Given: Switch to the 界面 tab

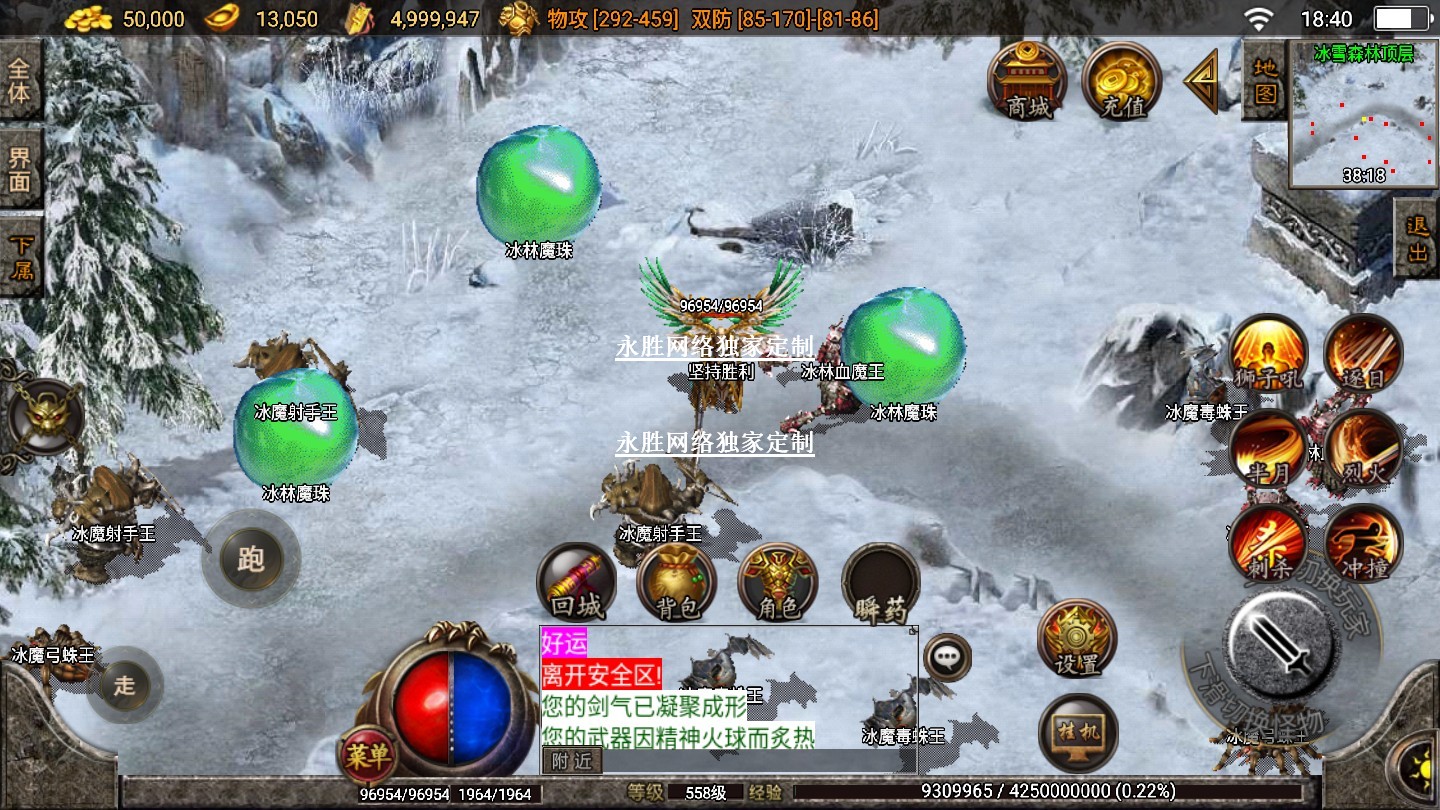Looking at the screenshot, I should pyautogui.click(x=20, y=169).
